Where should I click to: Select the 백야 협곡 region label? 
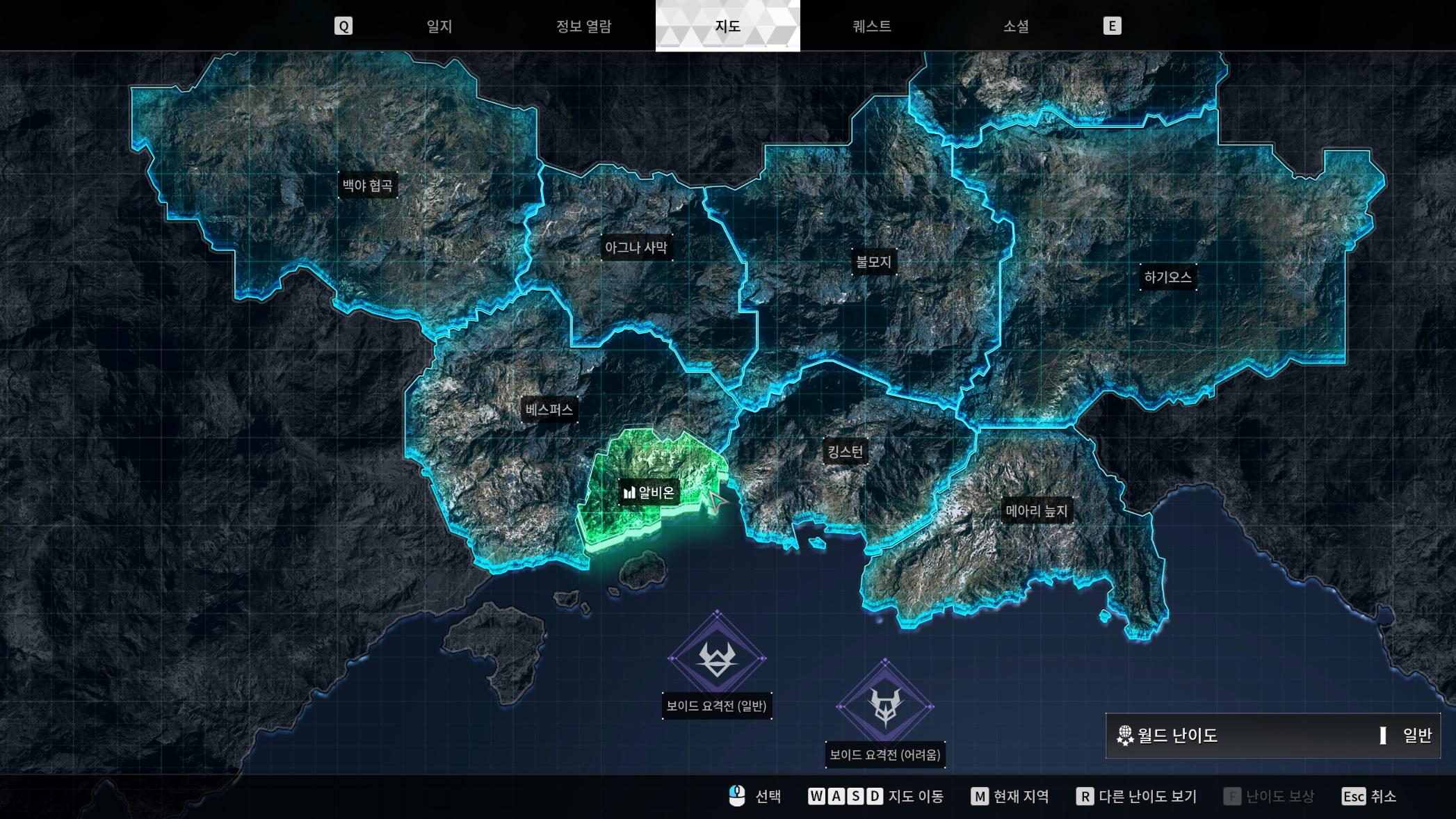pos(368,186)
